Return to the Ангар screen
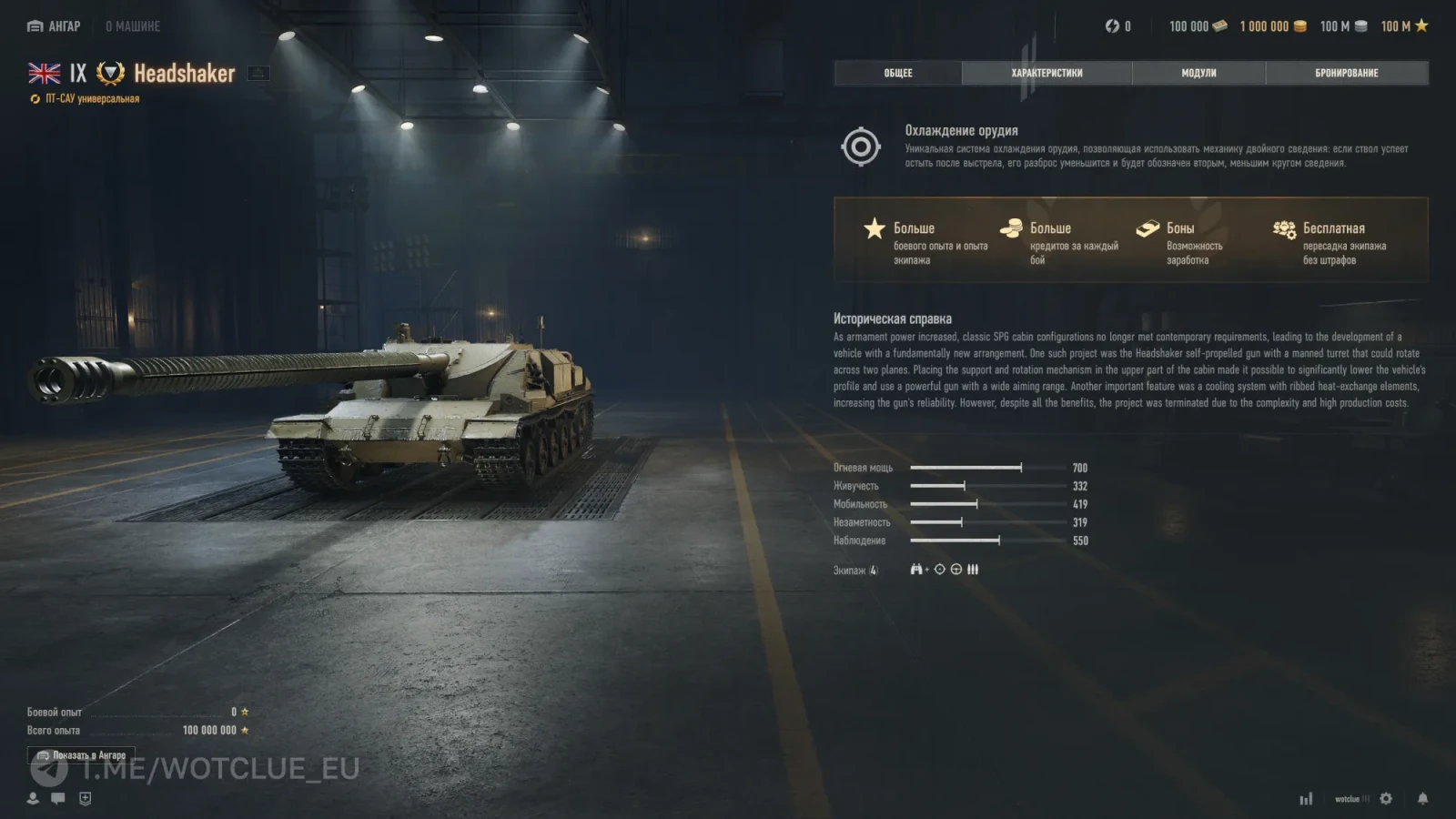 point(55,26)
